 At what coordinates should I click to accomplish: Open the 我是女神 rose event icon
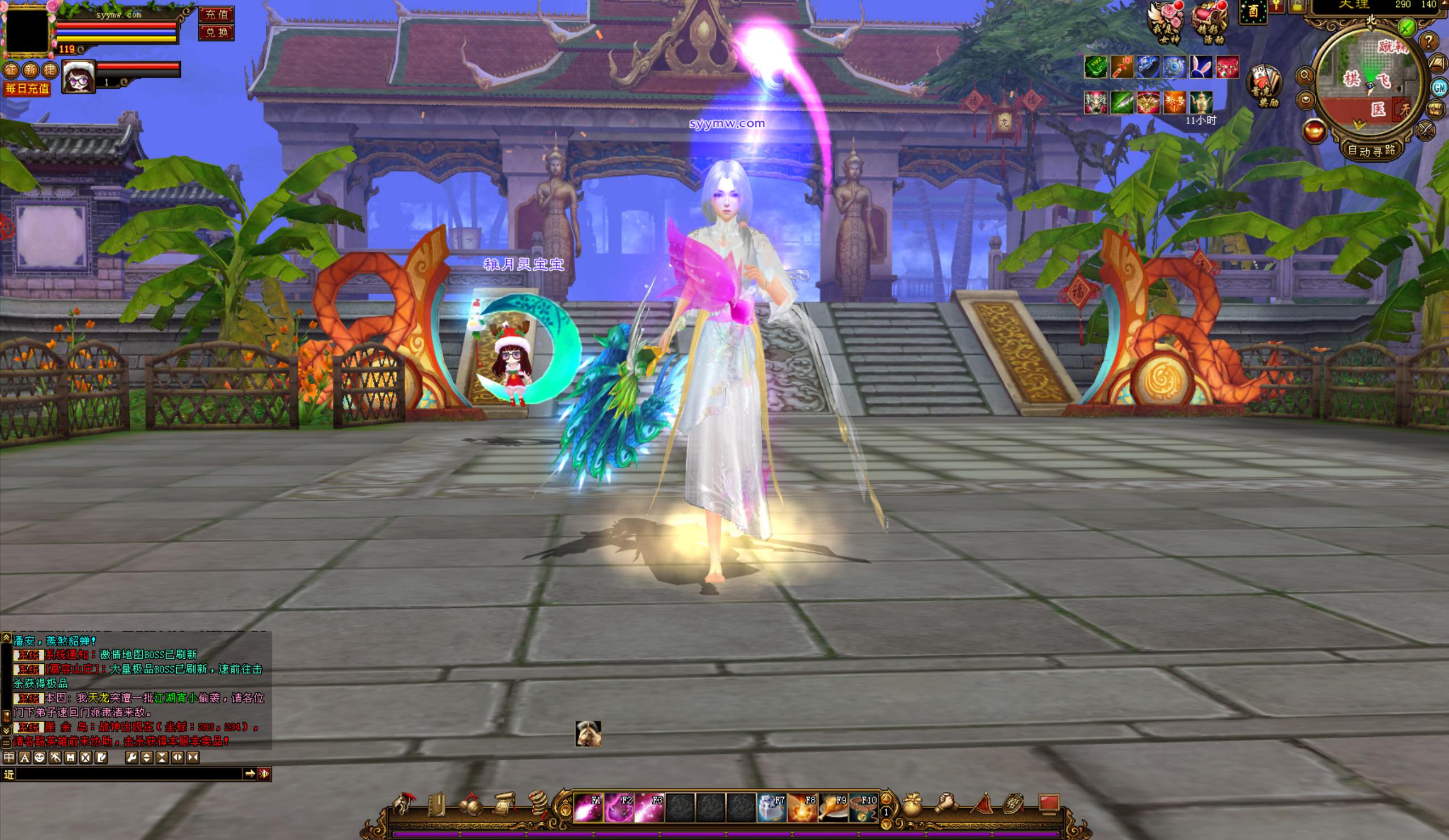[1166, 23]
